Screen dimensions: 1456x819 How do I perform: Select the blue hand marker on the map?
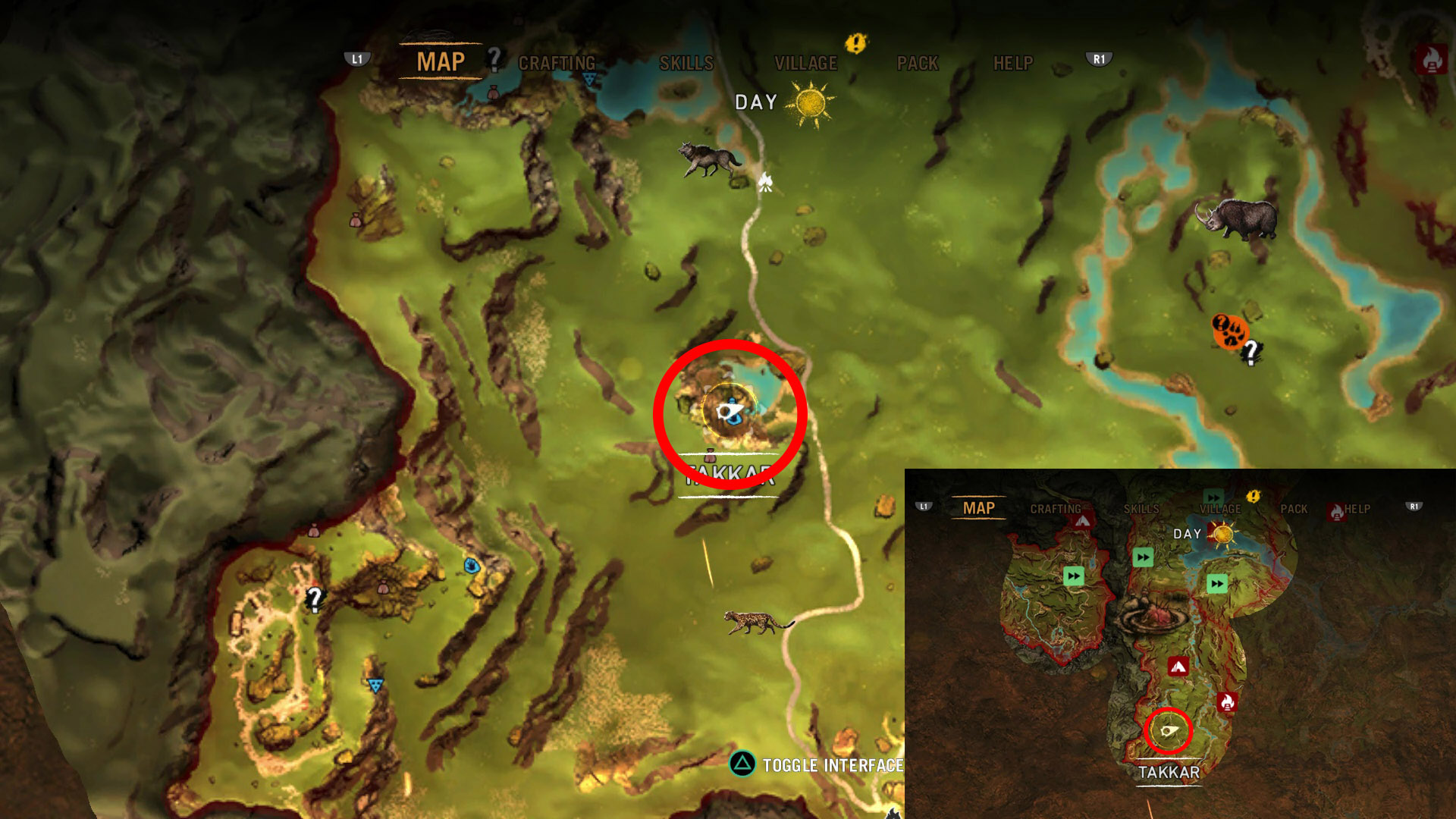[472, 566]
